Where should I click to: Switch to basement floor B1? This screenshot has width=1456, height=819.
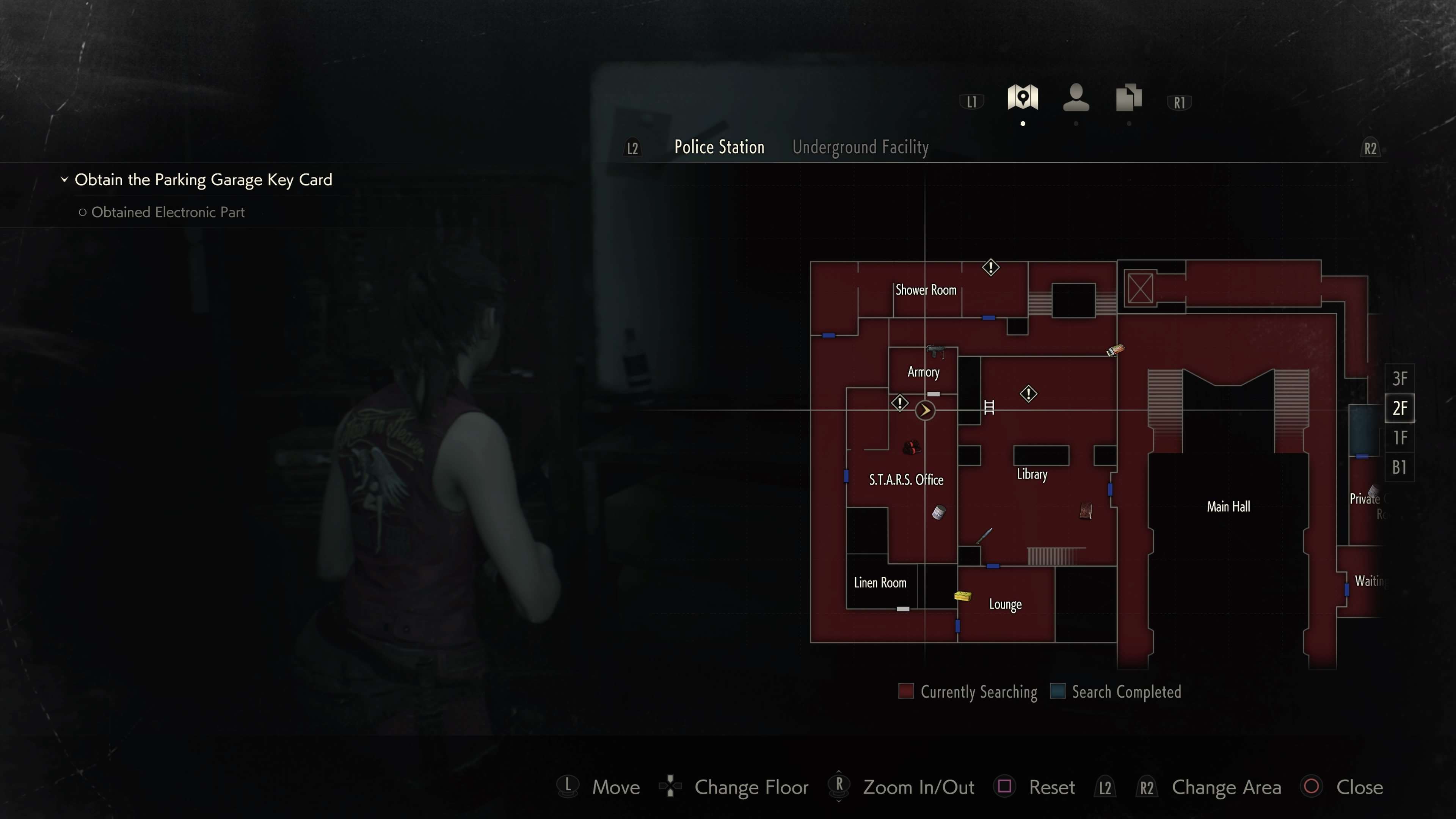coord(1400,468)
